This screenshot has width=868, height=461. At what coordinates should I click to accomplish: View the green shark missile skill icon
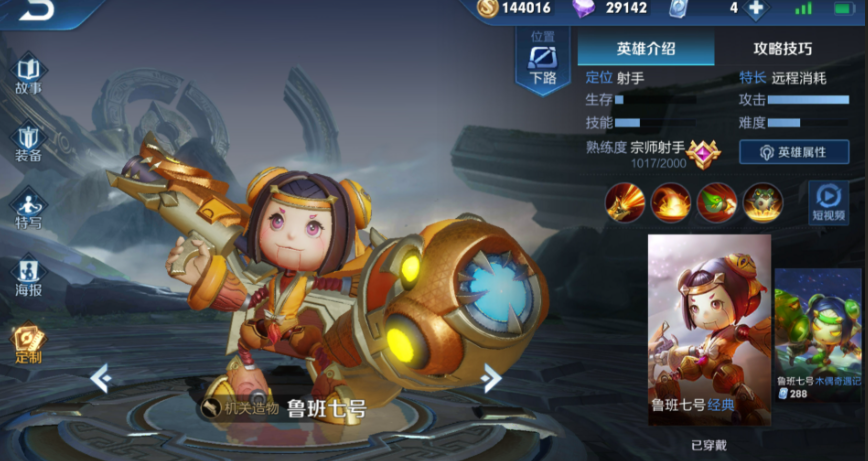coord(716,202)
